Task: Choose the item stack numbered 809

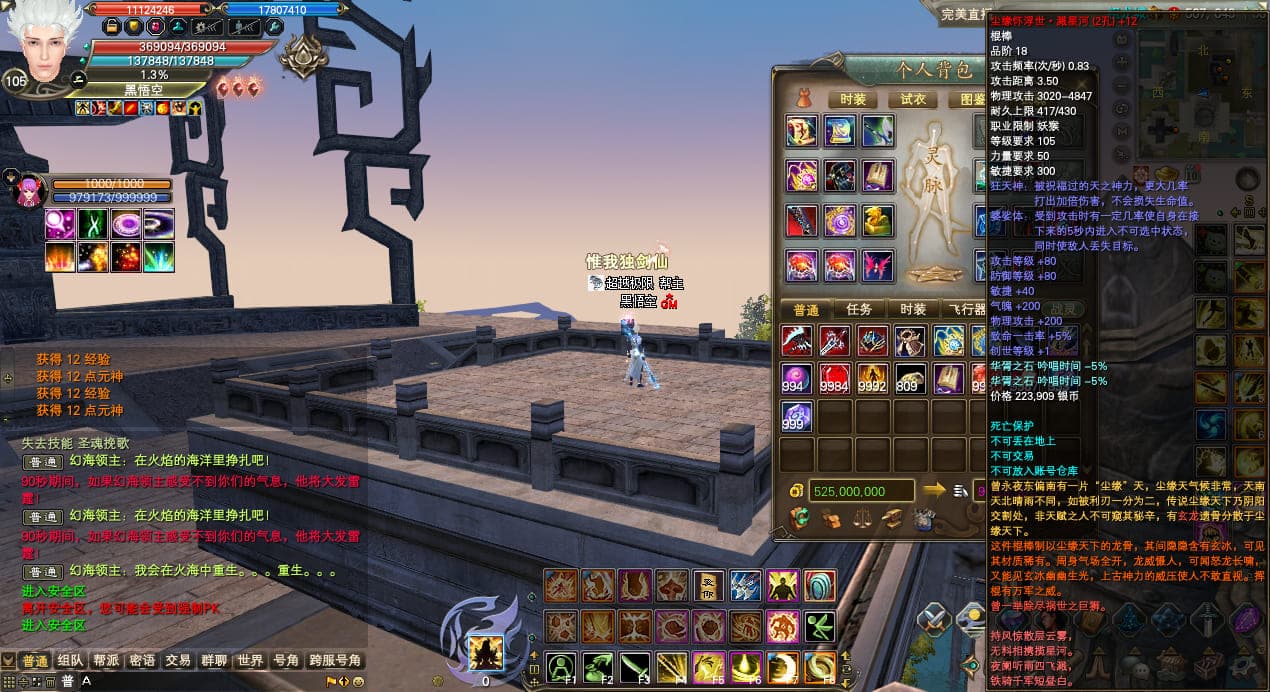Action: click(910, 379)
